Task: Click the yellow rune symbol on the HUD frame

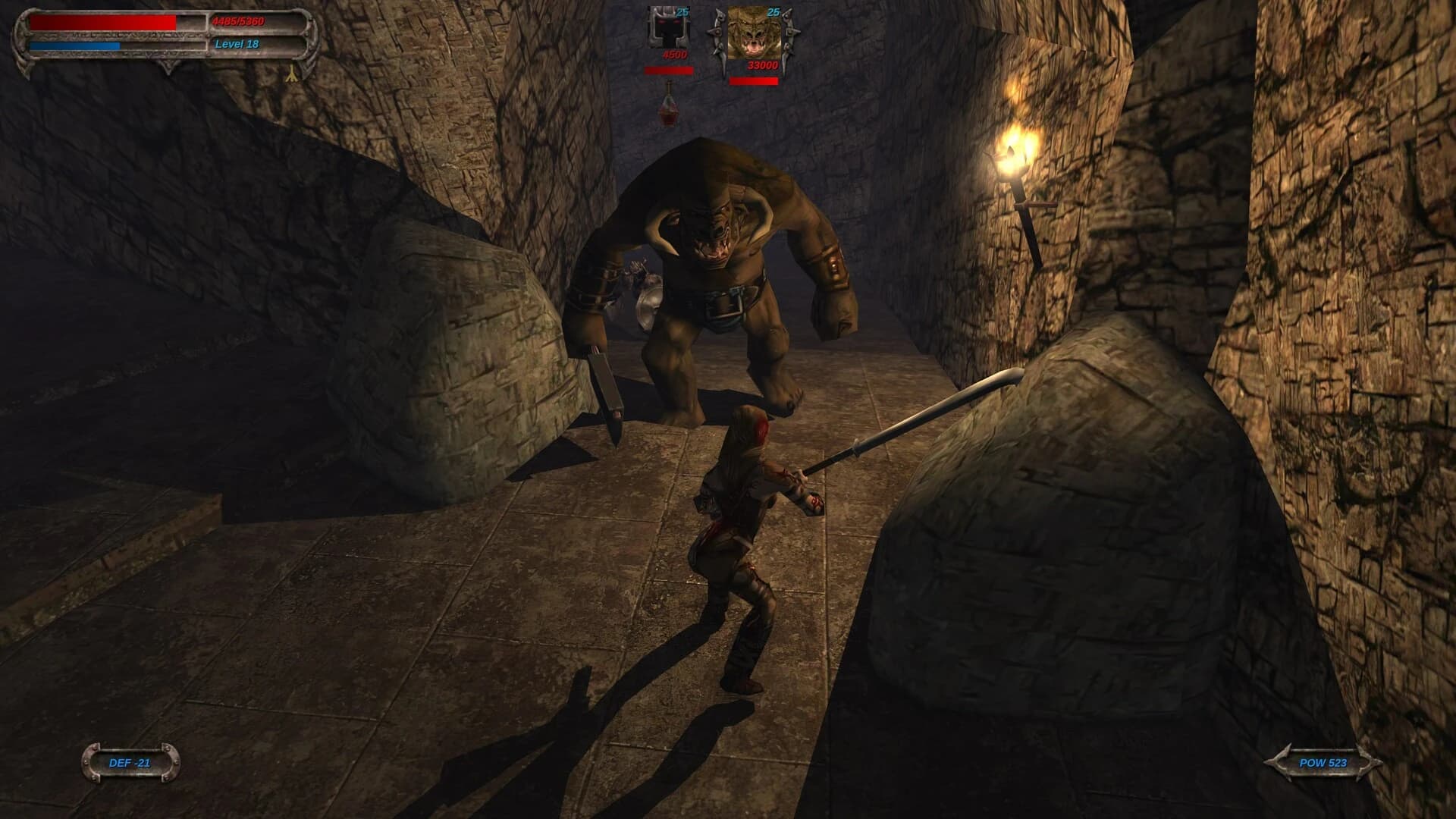Action: 290,74
